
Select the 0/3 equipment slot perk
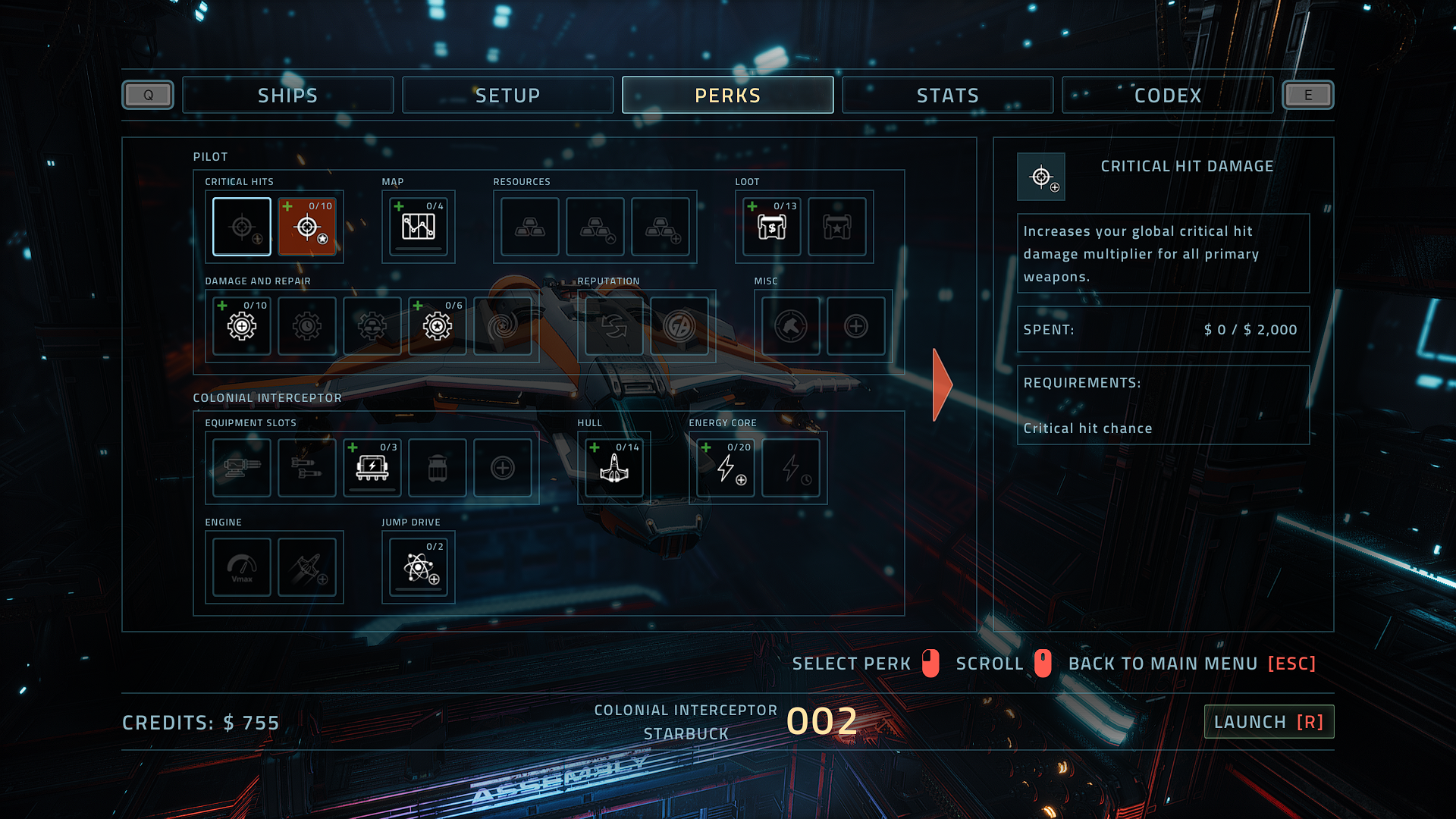click(x=372, y=468)
